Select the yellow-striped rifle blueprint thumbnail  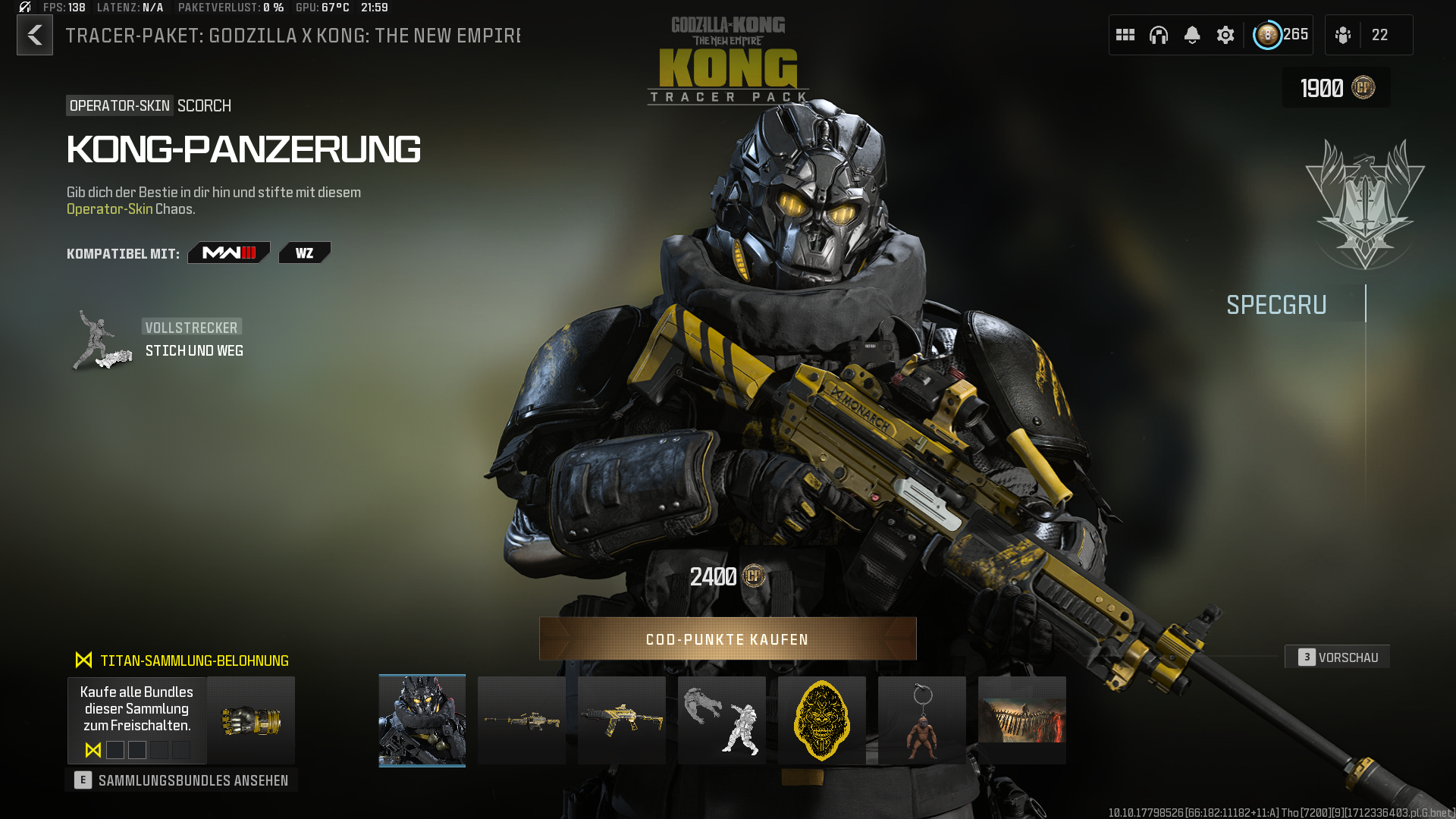622,720
